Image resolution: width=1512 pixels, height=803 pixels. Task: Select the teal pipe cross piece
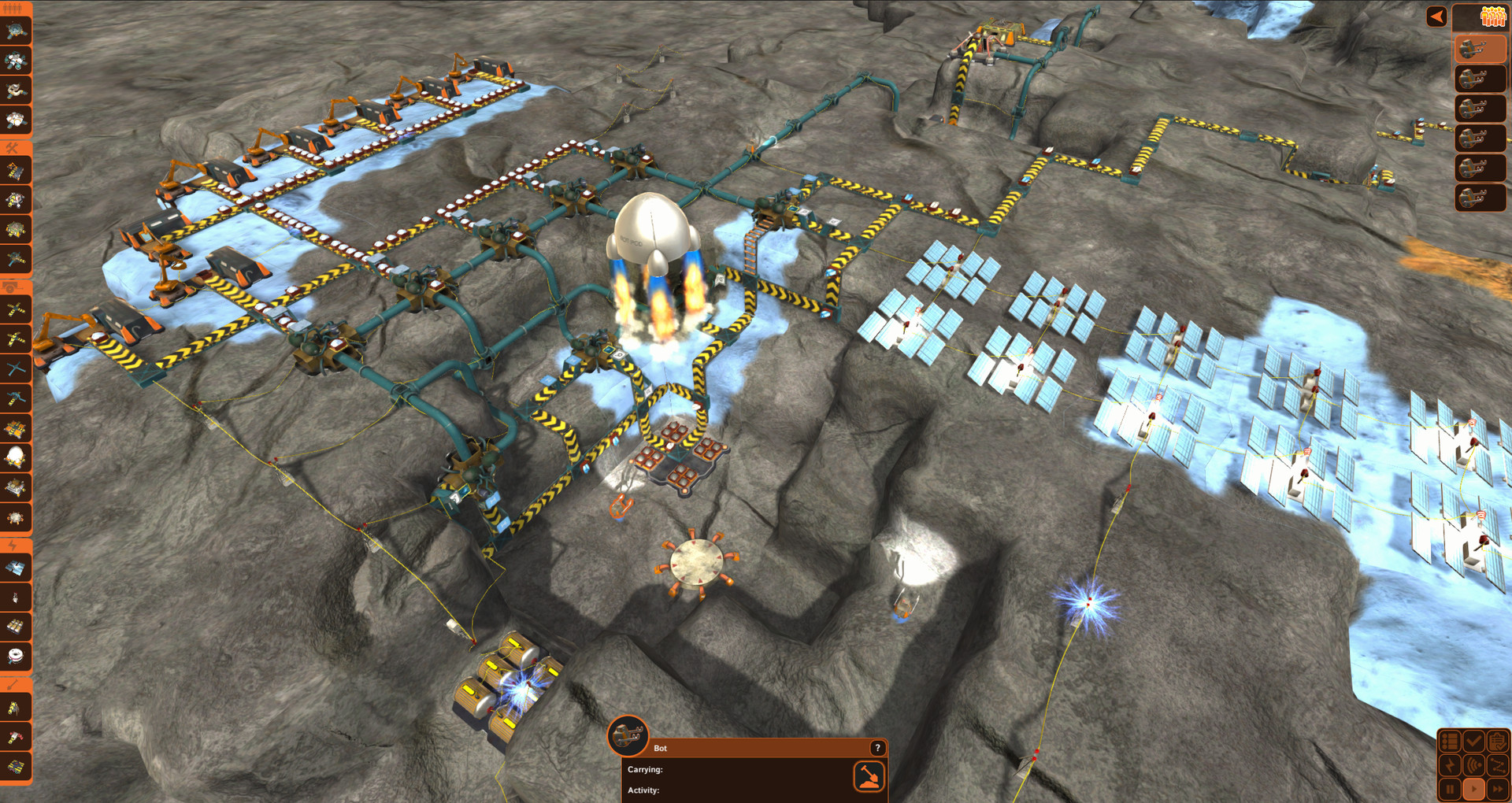tap(15, 368)
